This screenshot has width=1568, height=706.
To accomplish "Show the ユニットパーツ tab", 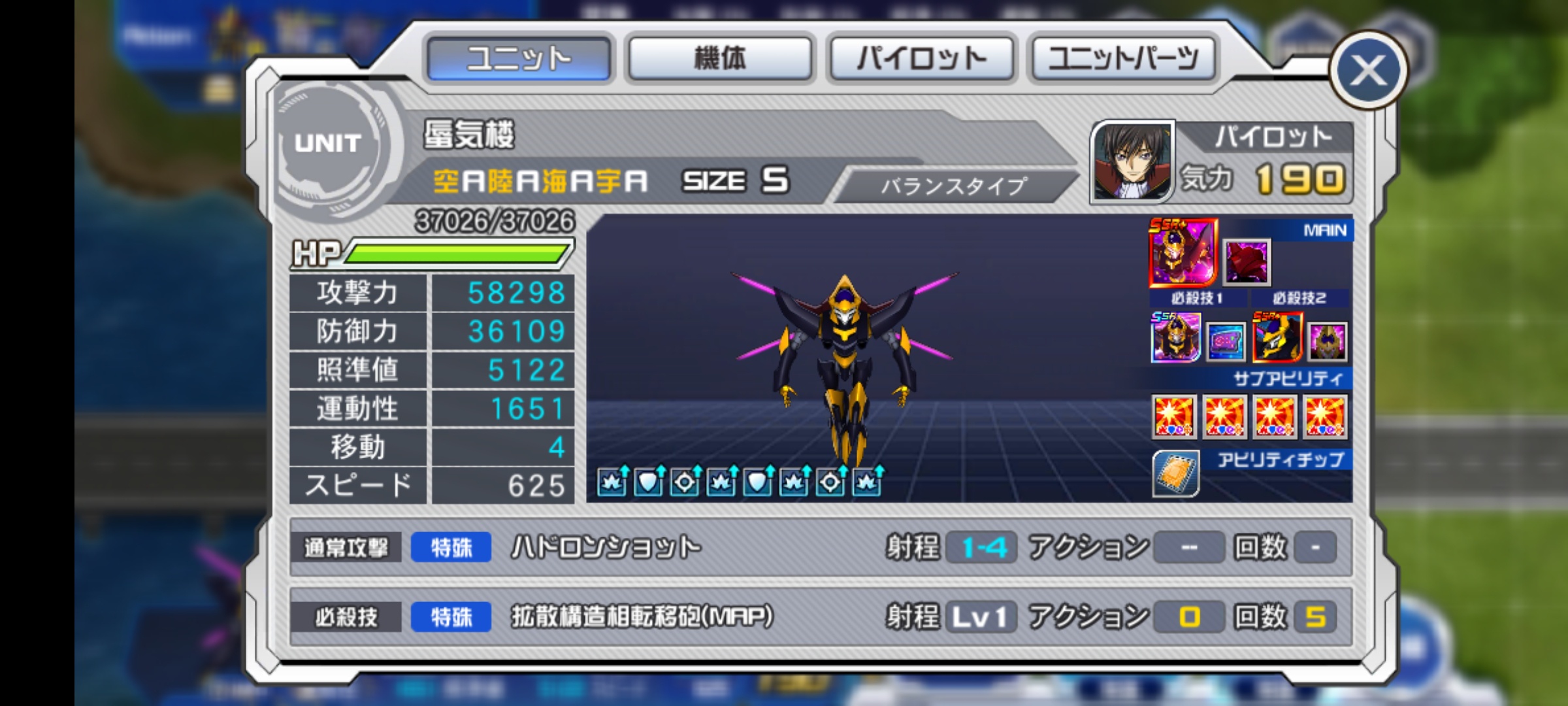I will [x=1123, y=59].
